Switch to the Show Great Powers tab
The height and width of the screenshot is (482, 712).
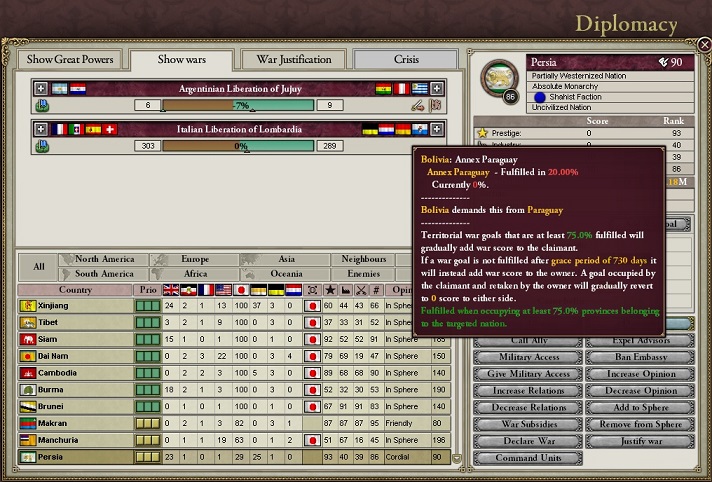pyautogui.click(x=70, y=59)
